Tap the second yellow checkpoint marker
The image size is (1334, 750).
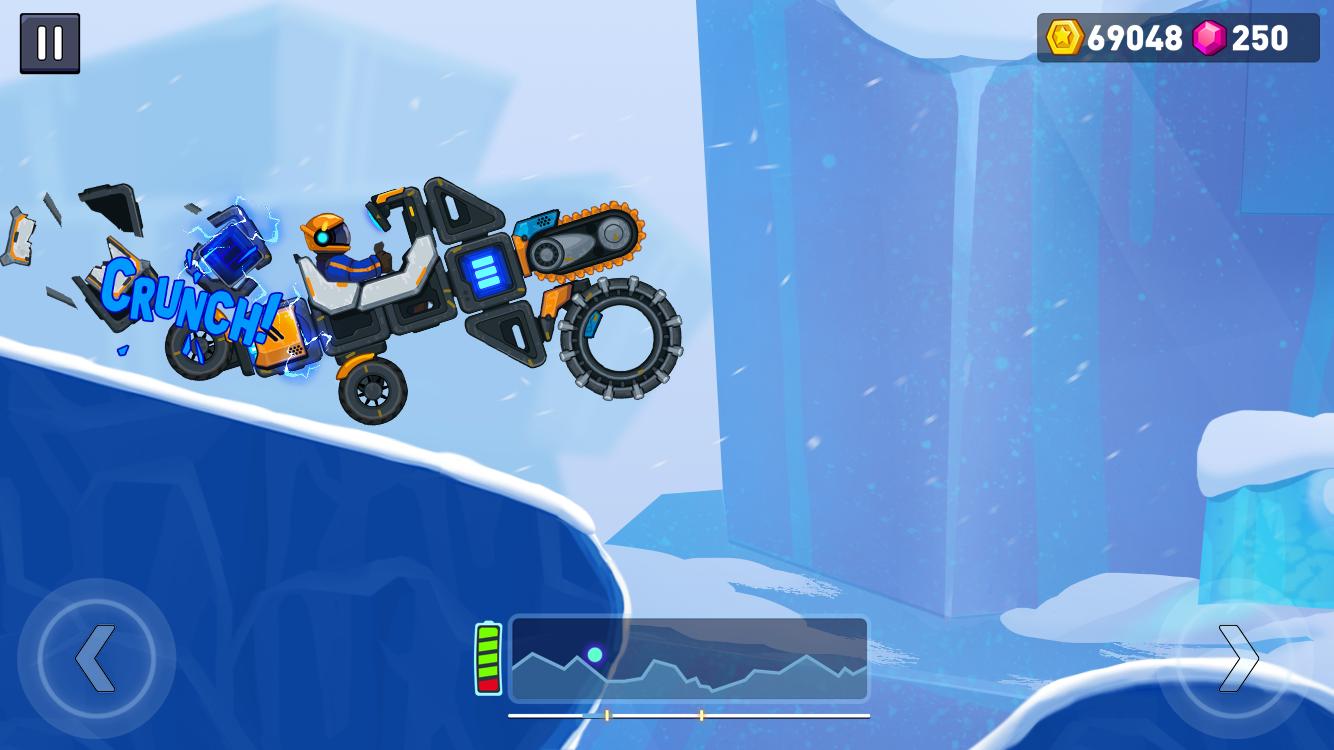[703, 715]
